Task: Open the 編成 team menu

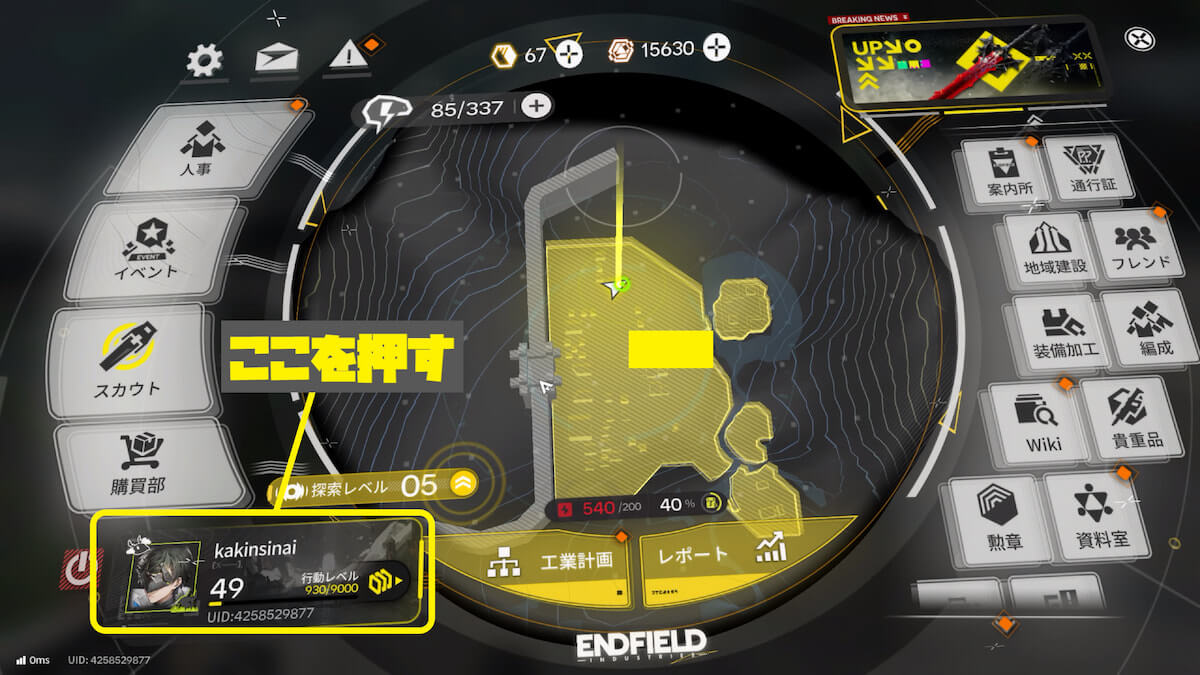Action: click(1141, 332)
